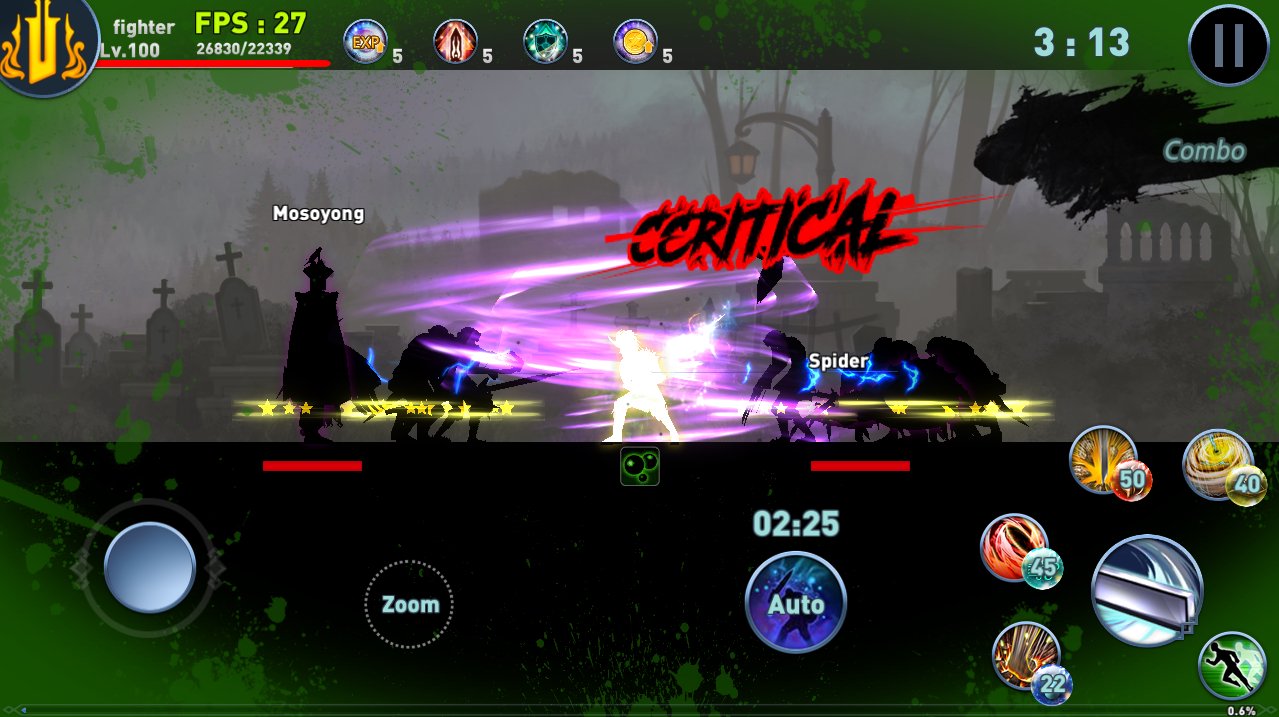The width and height of the screenshot is (1279, 717).
Task: Click the green bubbles icon below the fighter
Action: (640, 466)
